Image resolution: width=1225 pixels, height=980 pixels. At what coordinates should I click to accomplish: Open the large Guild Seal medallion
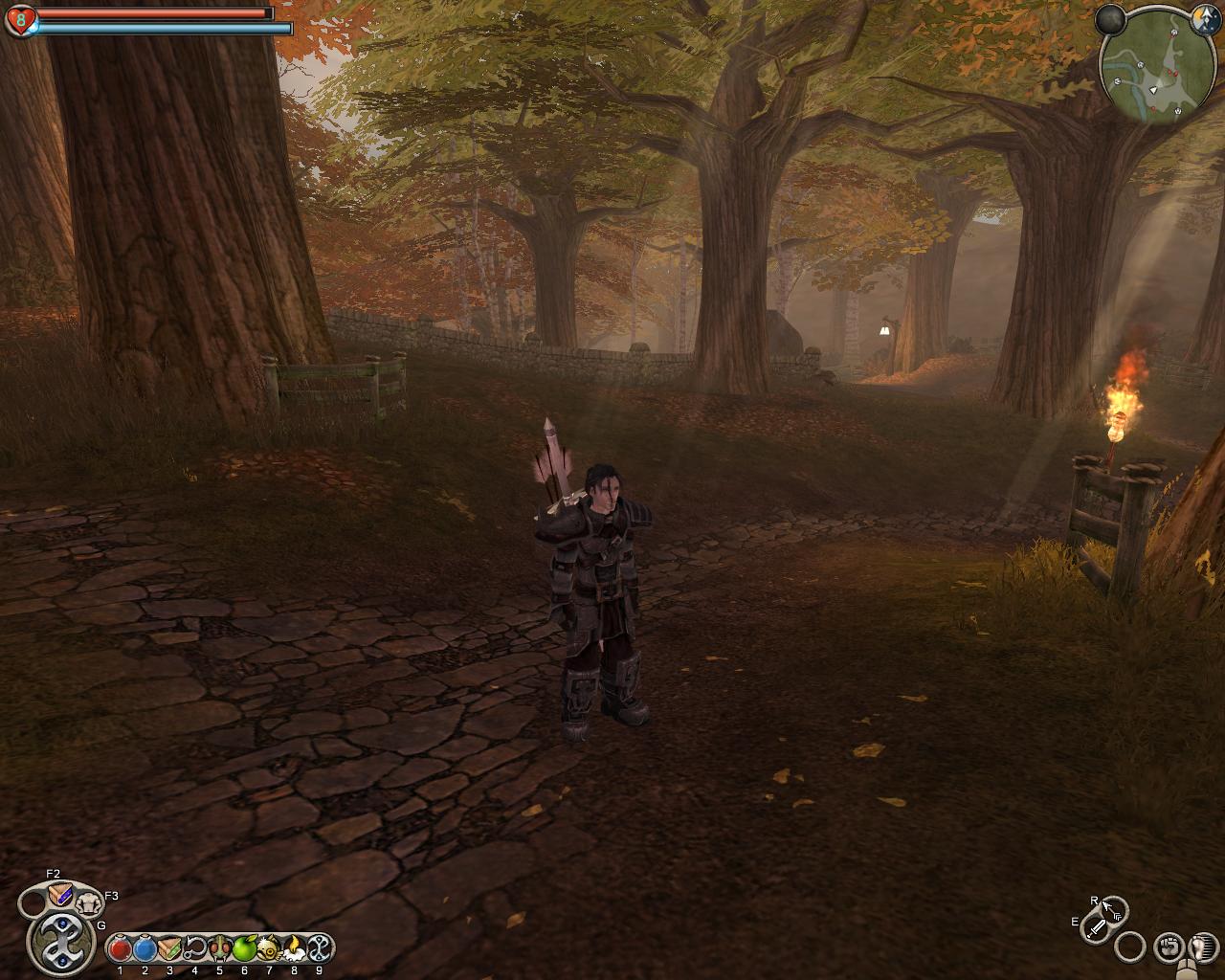(x=60, y=939)
